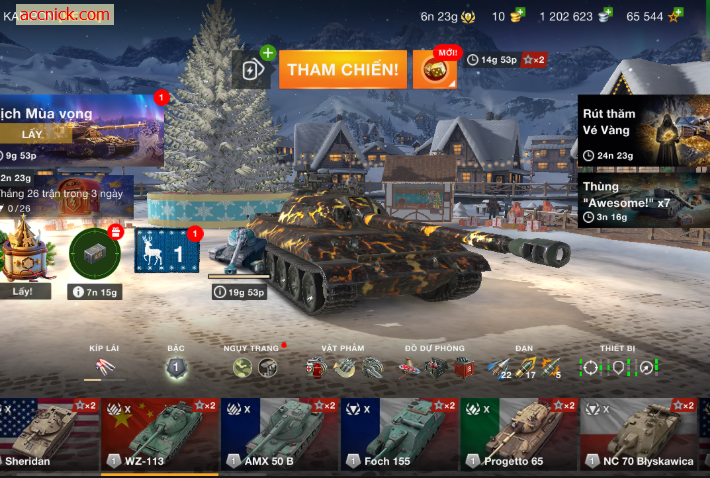Open the THIẾT BỊ equipment slots
710x478 pixels.
(x=617, y=367)
